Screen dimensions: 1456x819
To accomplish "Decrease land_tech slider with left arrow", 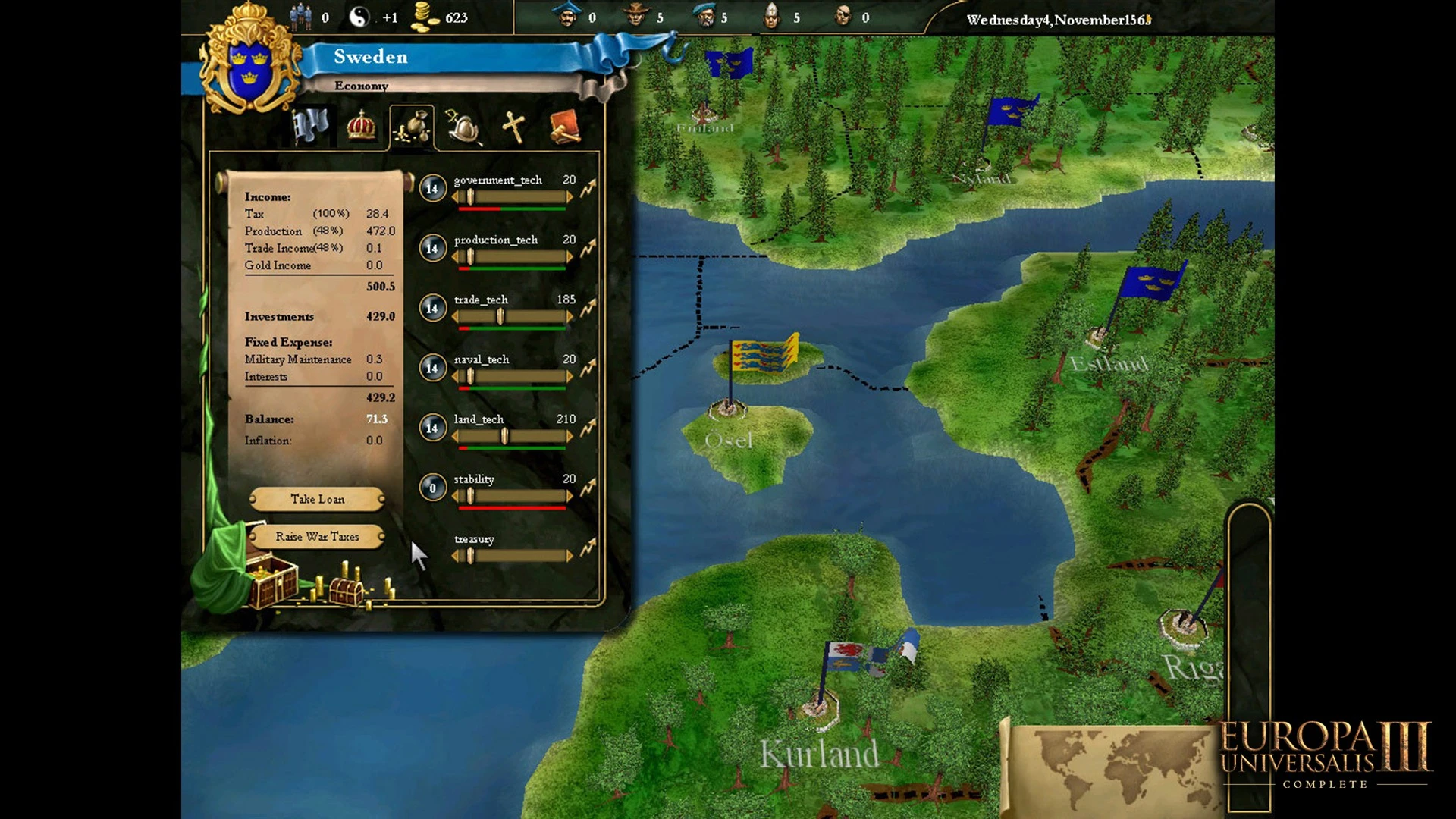I will (x=455, y=436).
